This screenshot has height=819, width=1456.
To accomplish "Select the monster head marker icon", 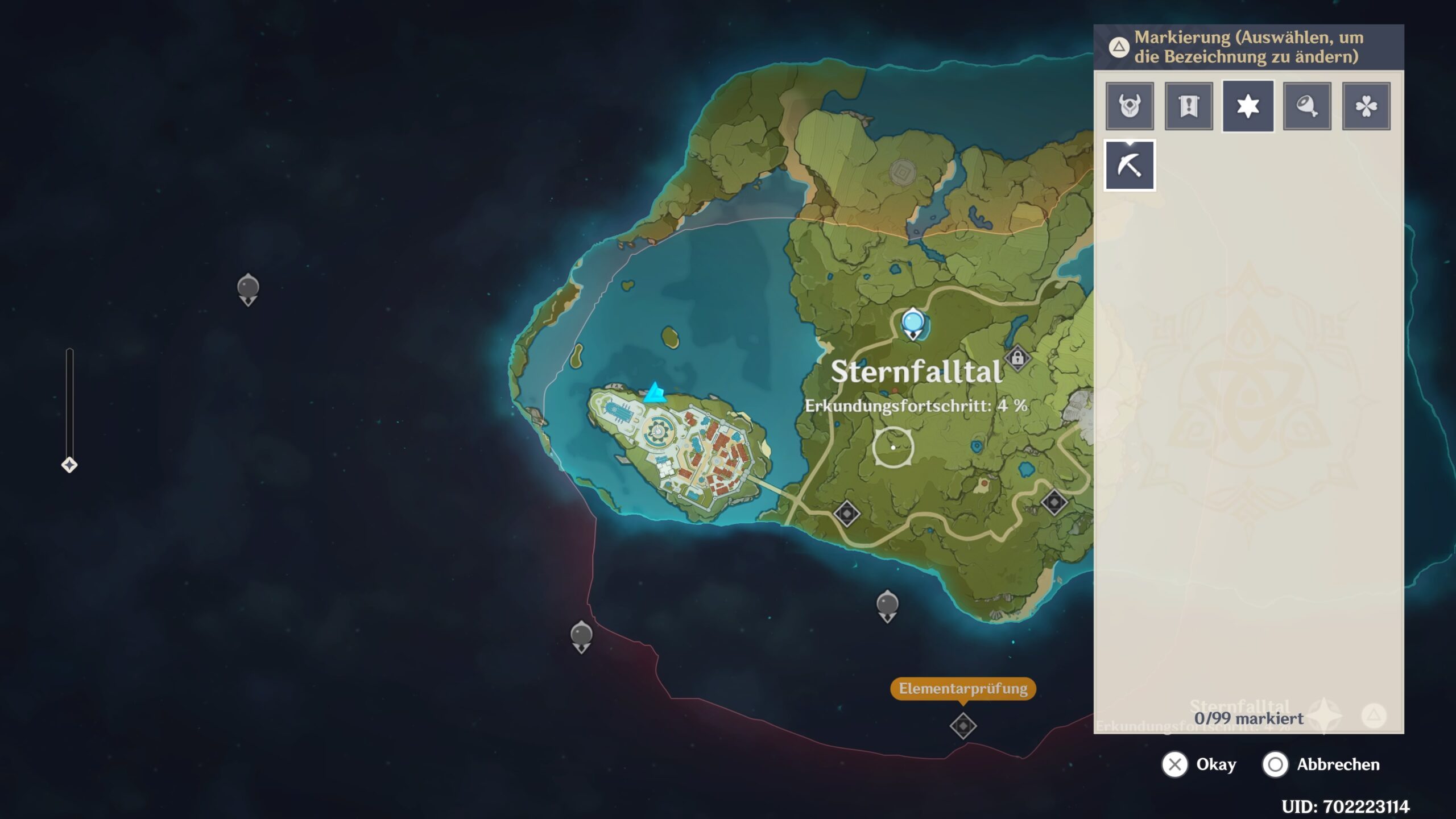I will (x=1130, y=106).
